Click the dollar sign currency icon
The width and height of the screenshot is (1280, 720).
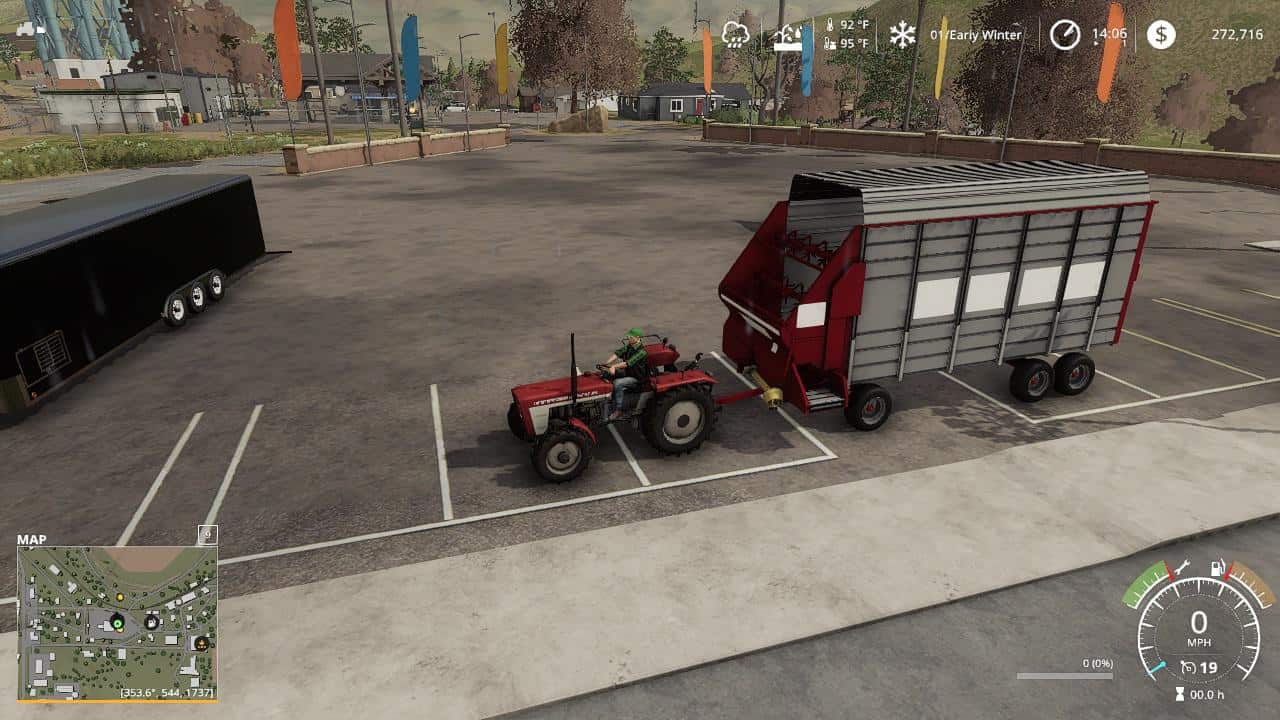tap(1163, 34)
